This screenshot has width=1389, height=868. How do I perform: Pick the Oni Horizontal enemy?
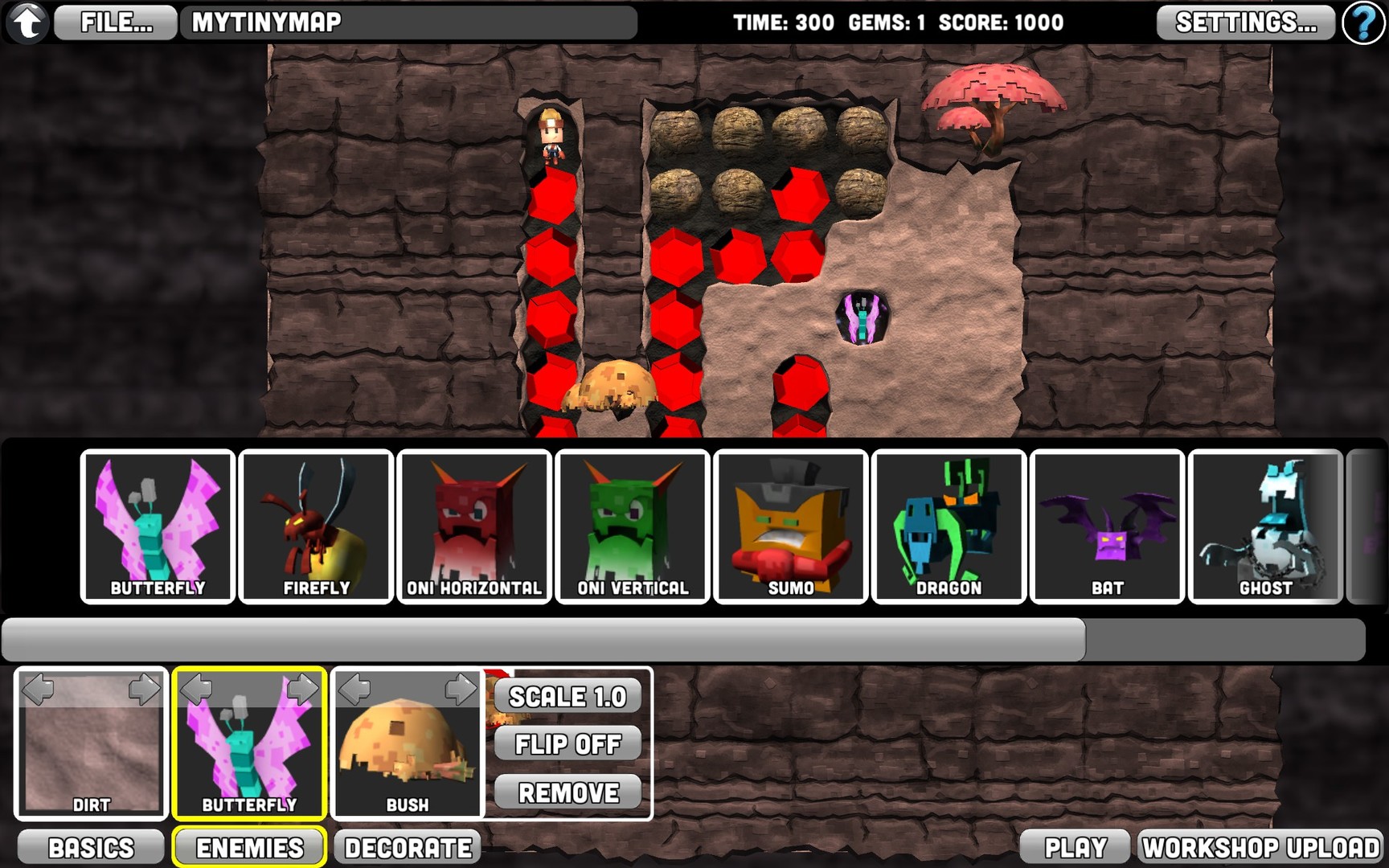[x=473, y=526]
